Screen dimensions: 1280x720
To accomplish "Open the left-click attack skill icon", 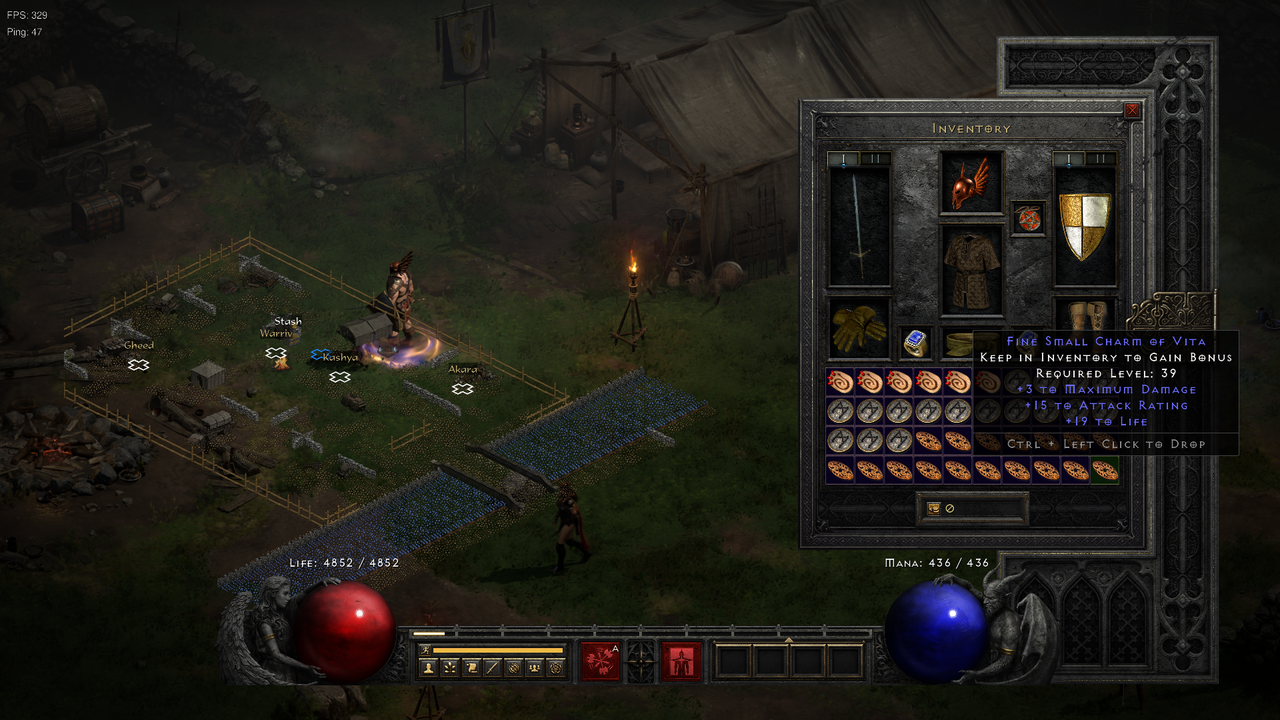I will click(599, 661).
